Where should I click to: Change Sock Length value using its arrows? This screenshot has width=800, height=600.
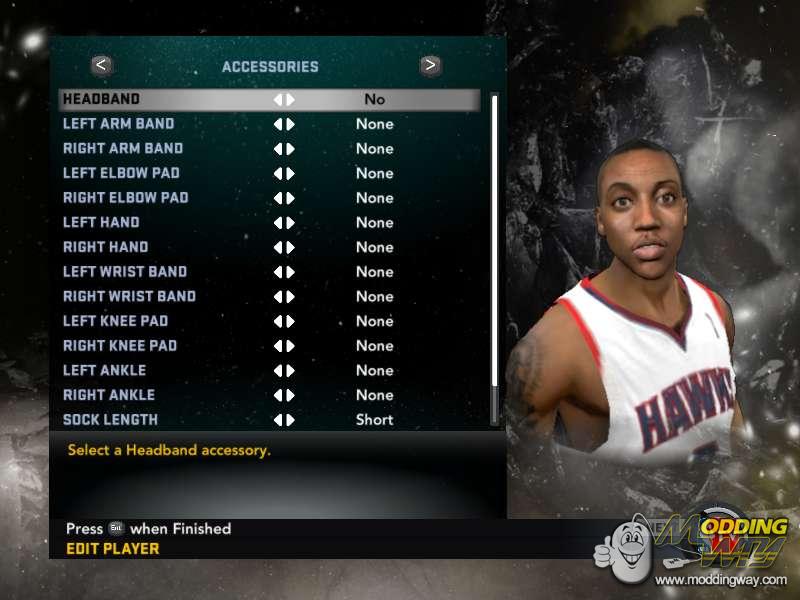pos(284,420)
